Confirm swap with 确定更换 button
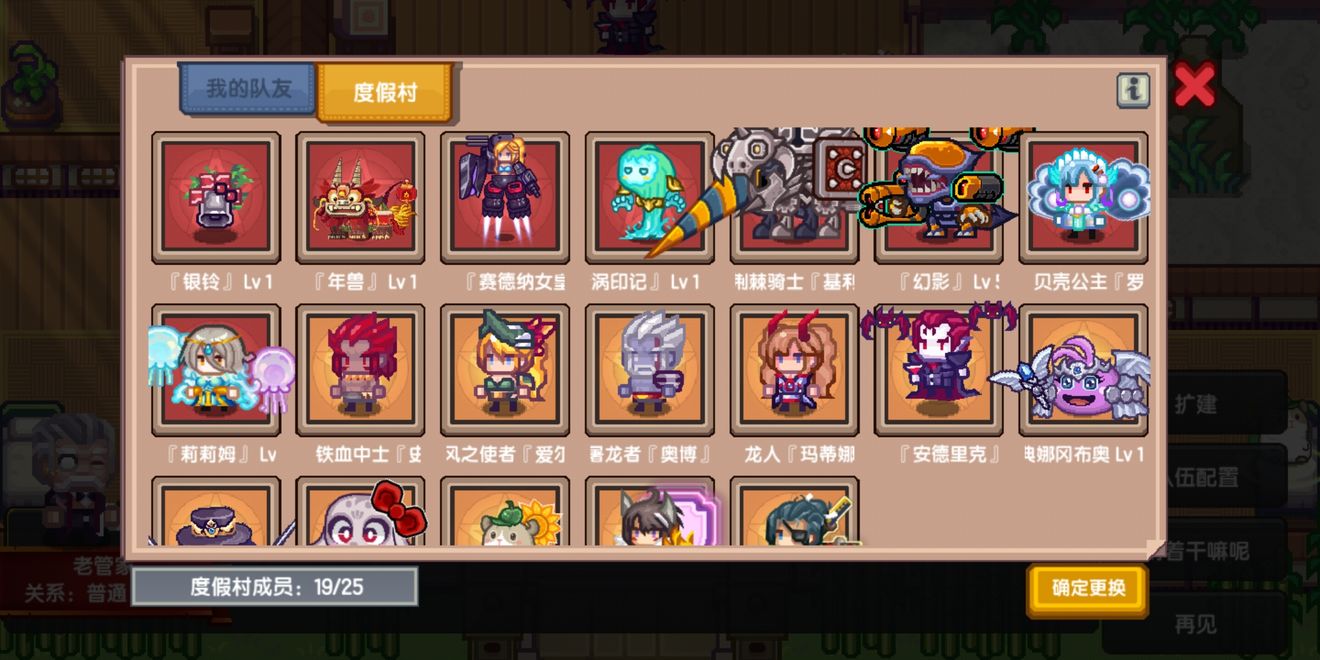The width and height of the screenshot is (1320, 660). click(1087, 588)
